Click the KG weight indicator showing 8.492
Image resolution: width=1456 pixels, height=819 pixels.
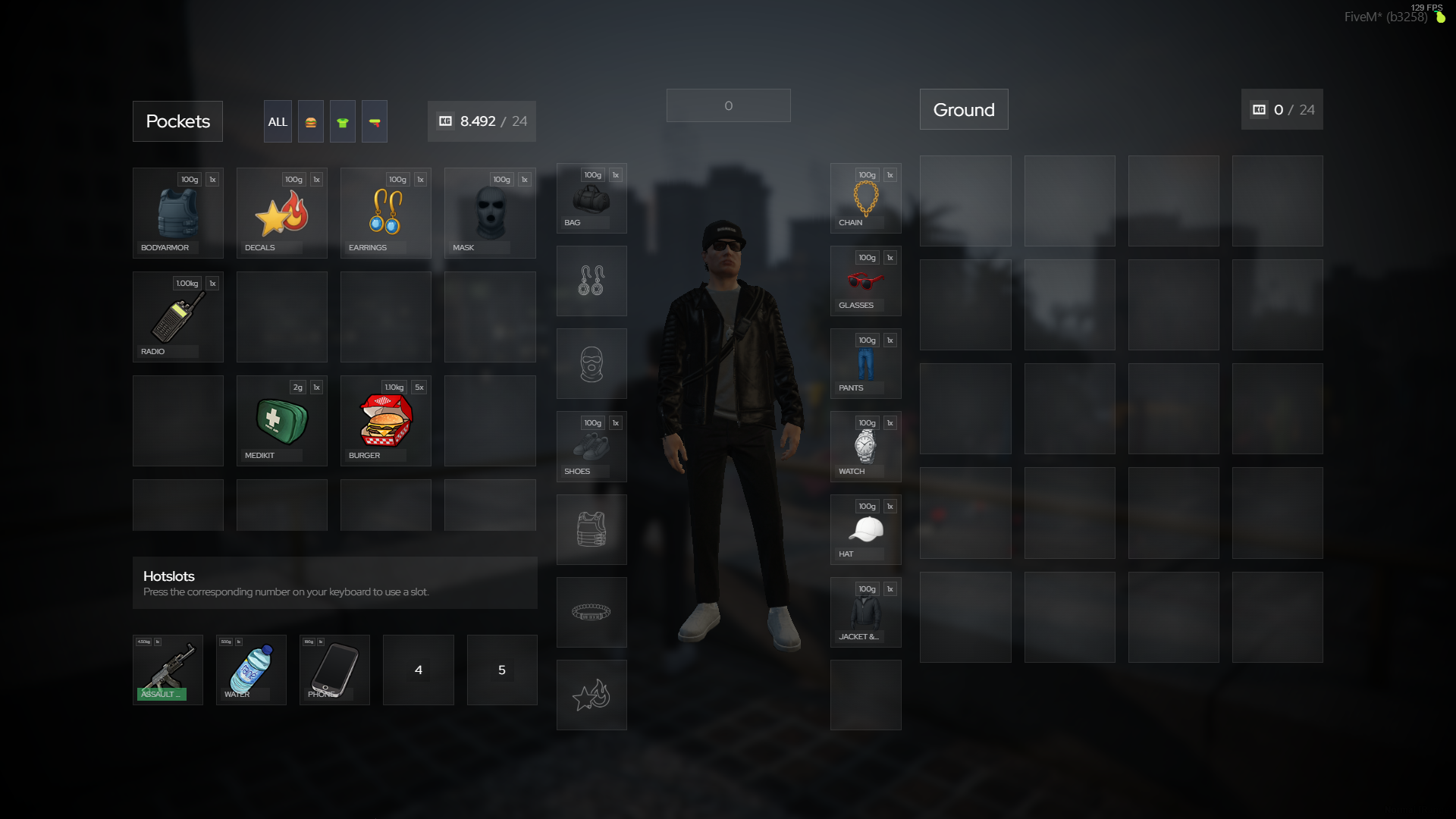tap(481, 121)
